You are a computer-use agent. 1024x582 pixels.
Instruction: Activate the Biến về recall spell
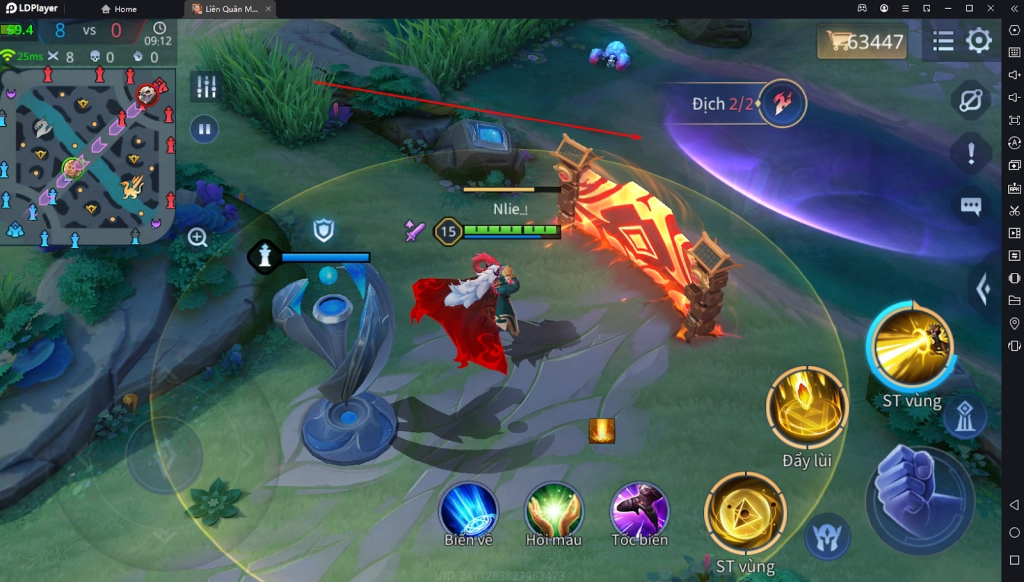[x=469, y=510]
